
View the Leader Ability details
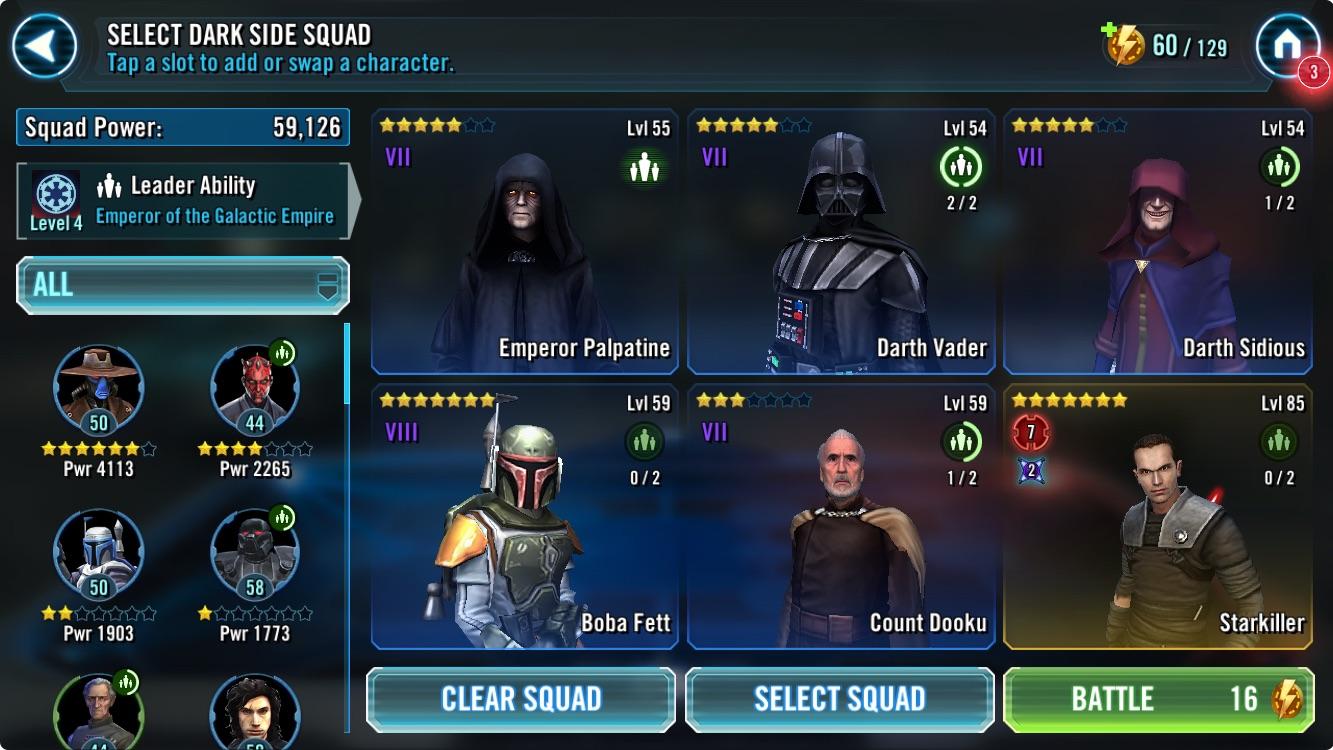click(x=183, y=201)
